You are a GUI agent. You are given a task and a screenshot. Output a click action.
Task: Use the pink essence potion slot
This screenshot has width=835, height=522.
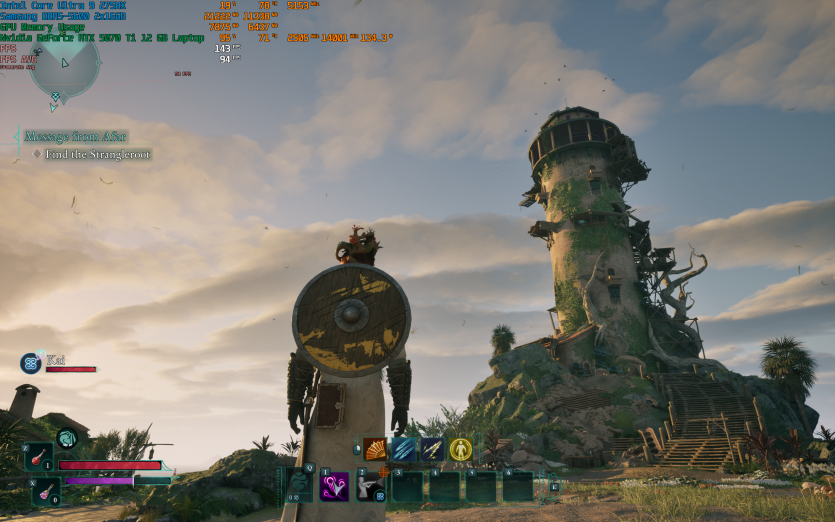pos(45,491)
